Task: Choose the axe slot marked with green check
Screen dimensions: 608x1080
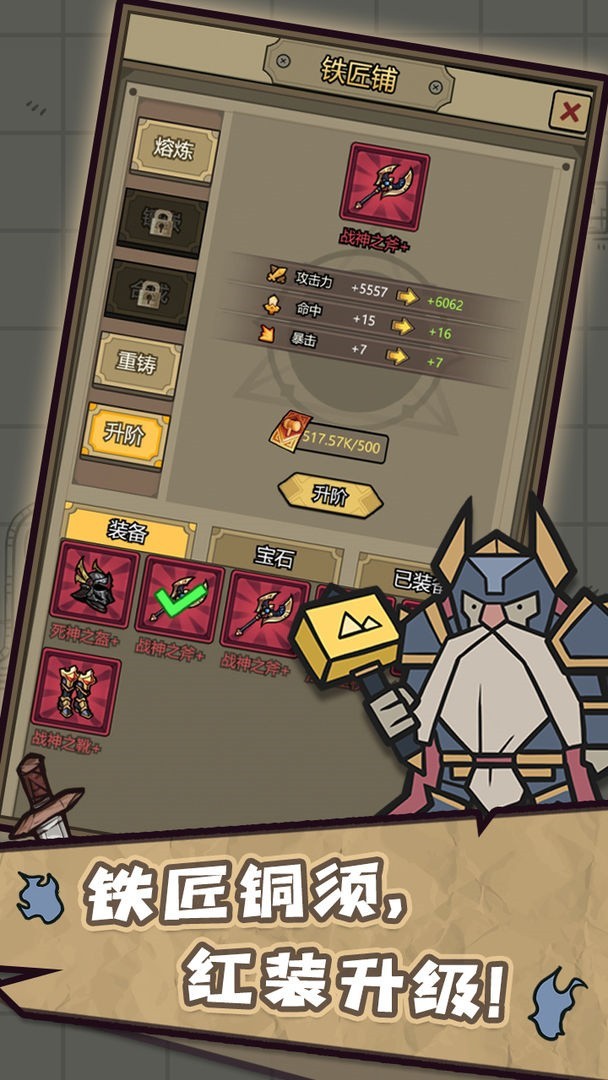Action: point(179,600)
